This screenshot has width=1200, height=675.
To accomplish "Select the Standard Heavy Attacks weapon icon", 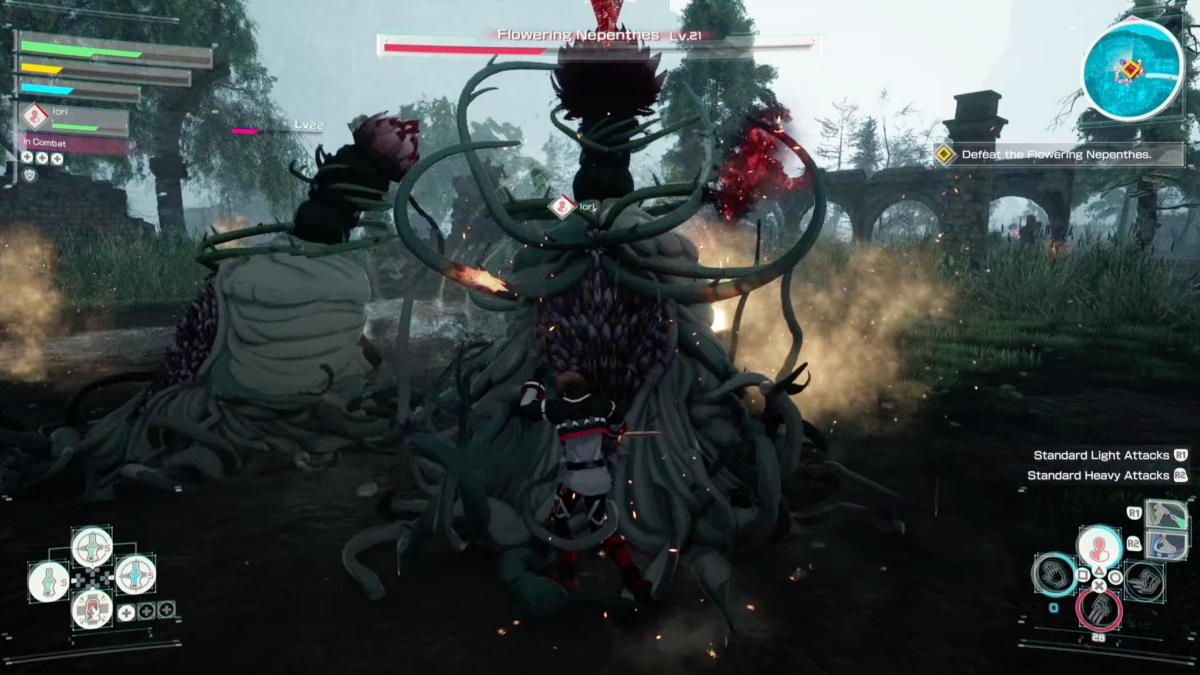I will (x=1166, y=545).
